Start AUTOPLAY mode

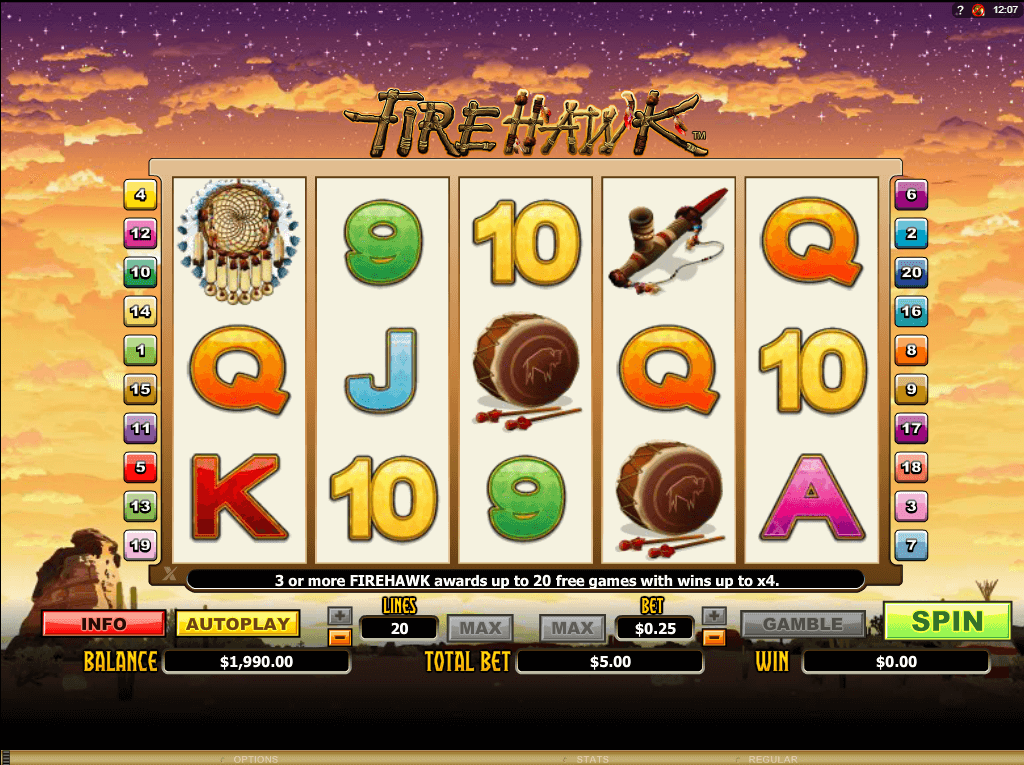coord(238,624)
